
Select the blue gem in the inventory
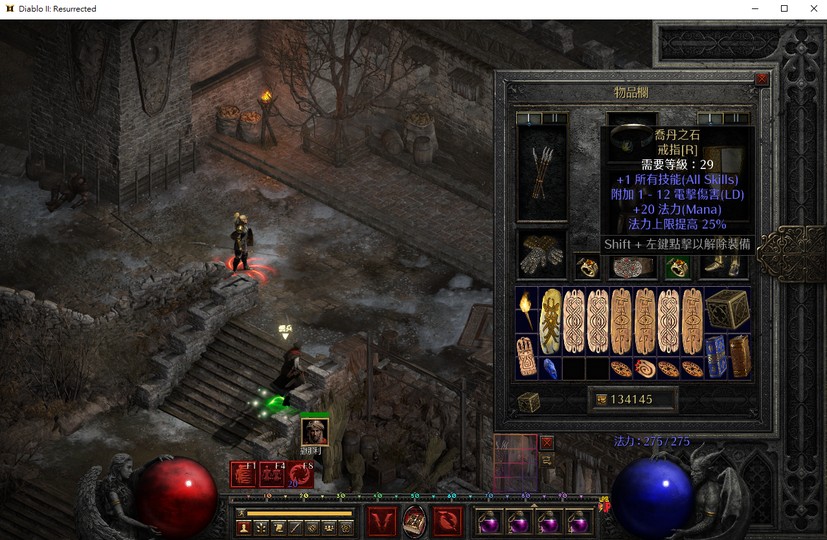[x=550, y=368]
